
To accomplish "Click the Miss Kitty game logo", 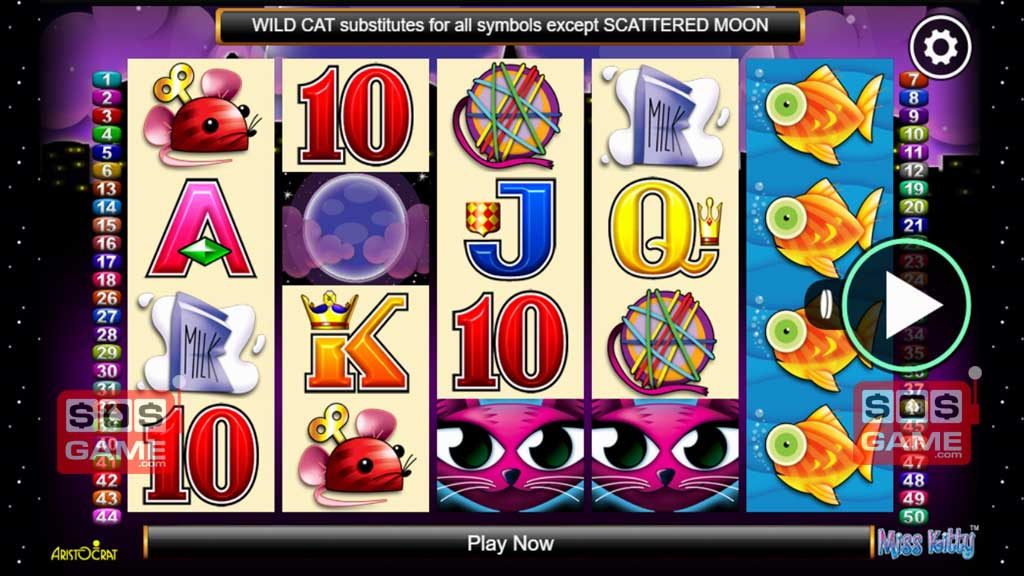I will (927, 542).
